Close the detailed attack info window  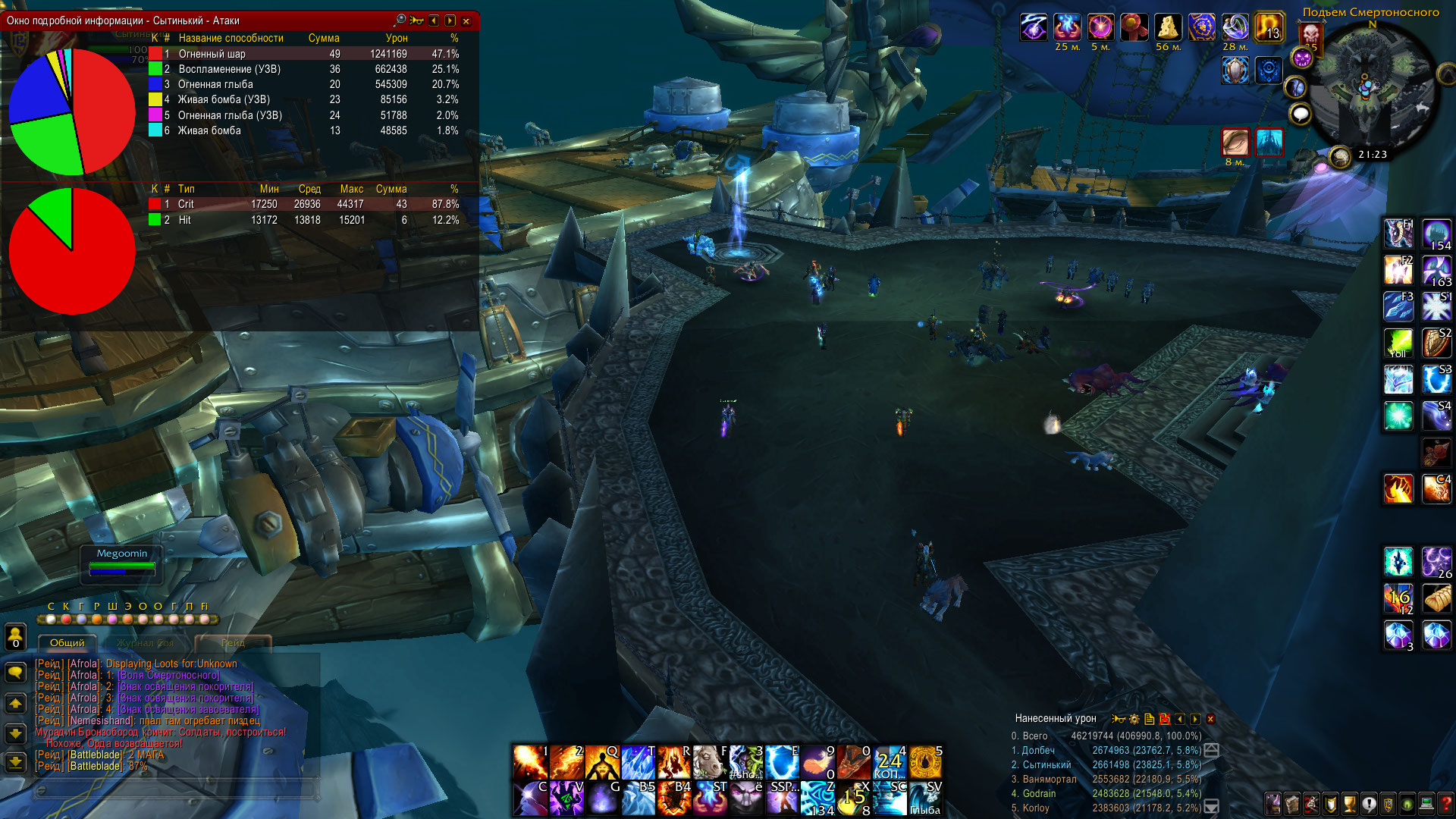[x=466, y=21]
